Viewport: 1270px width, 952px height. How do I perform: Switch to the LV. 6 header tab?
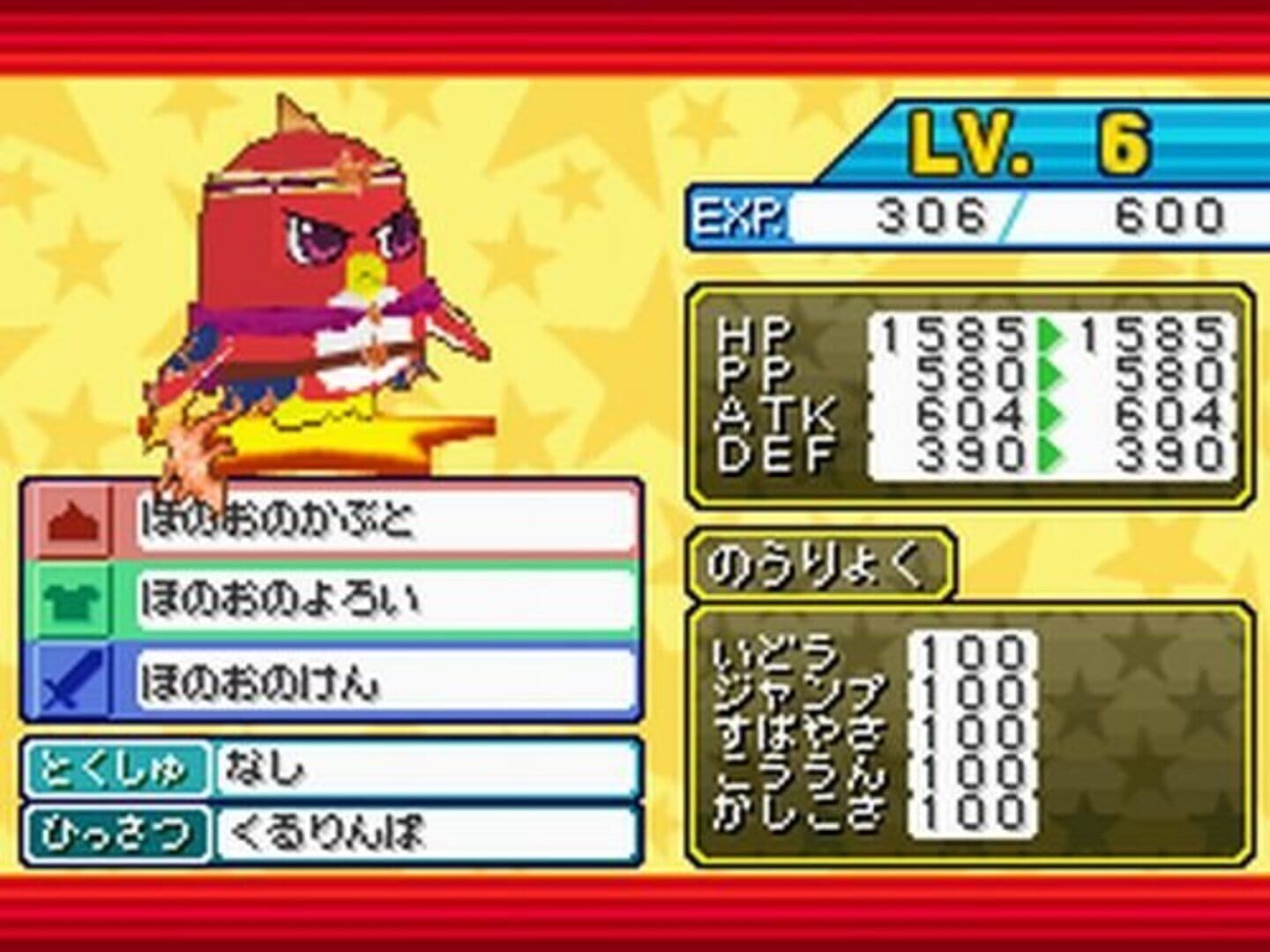click(1032, 141)
